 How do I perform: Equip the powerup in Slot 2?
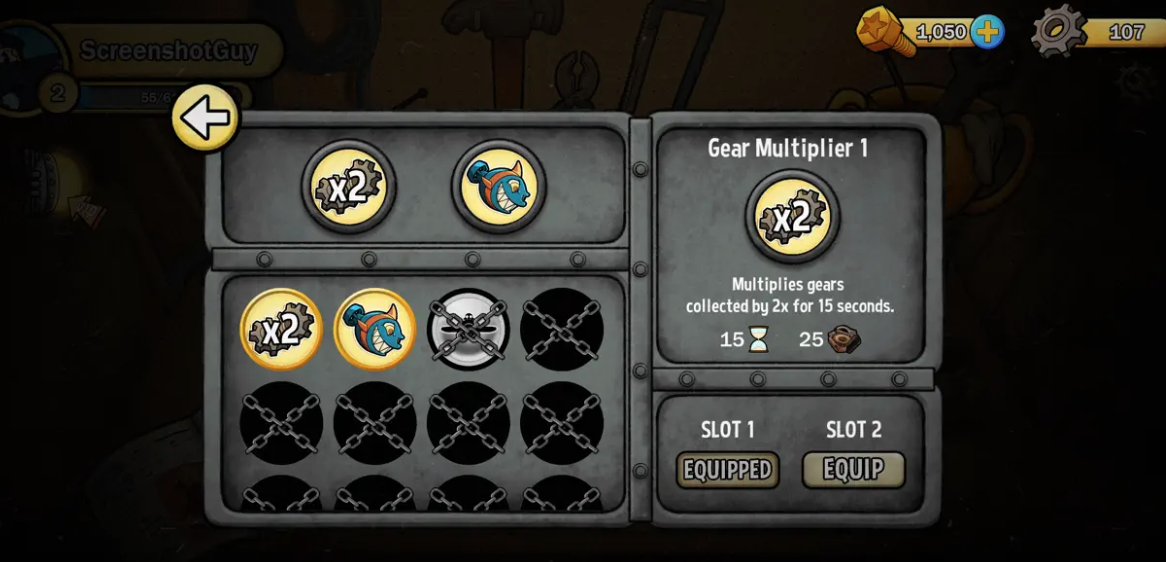(853, 469)
